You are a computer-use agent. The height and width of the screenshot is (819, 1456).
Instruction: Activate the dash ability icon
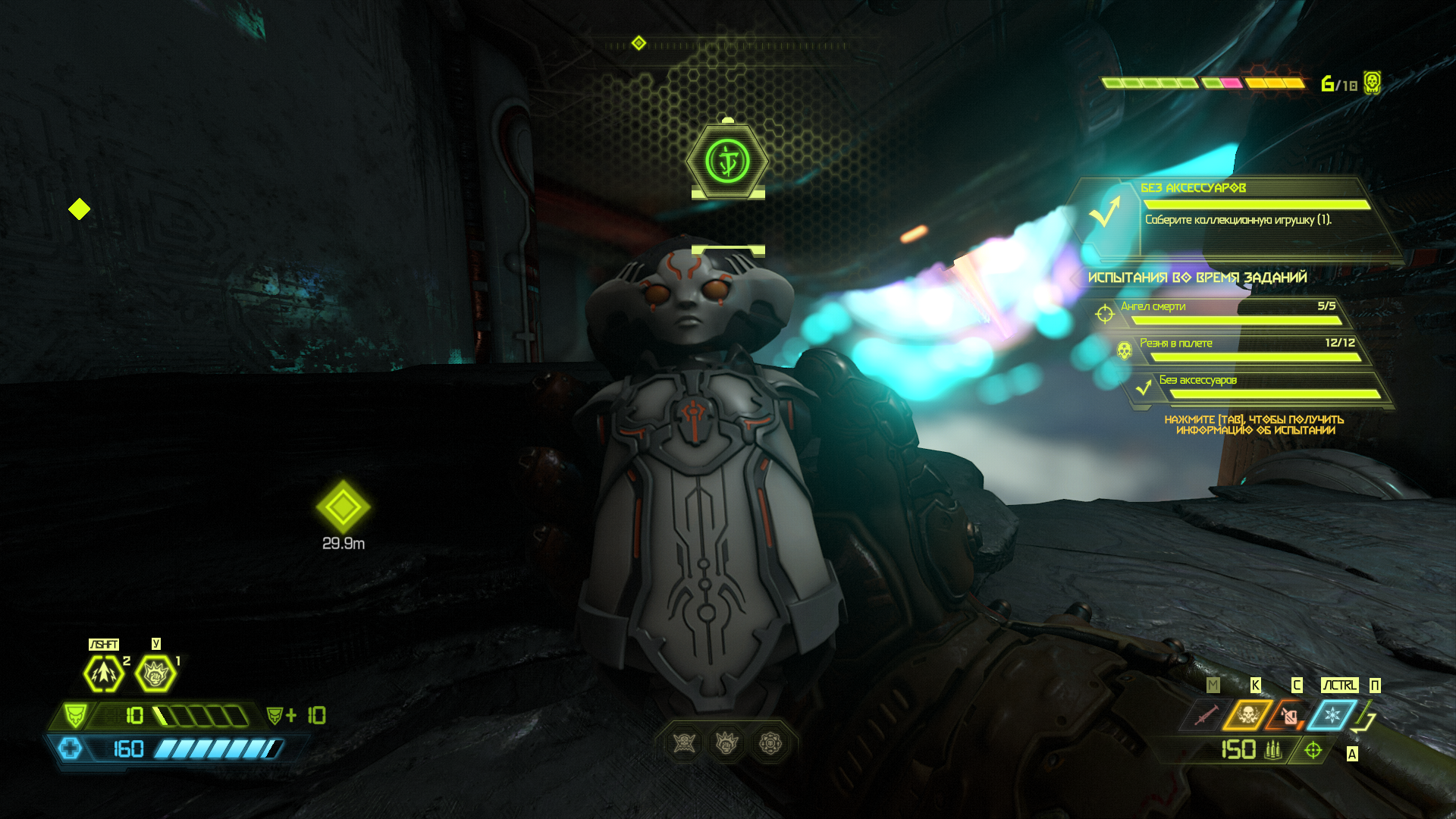point(103,673)
